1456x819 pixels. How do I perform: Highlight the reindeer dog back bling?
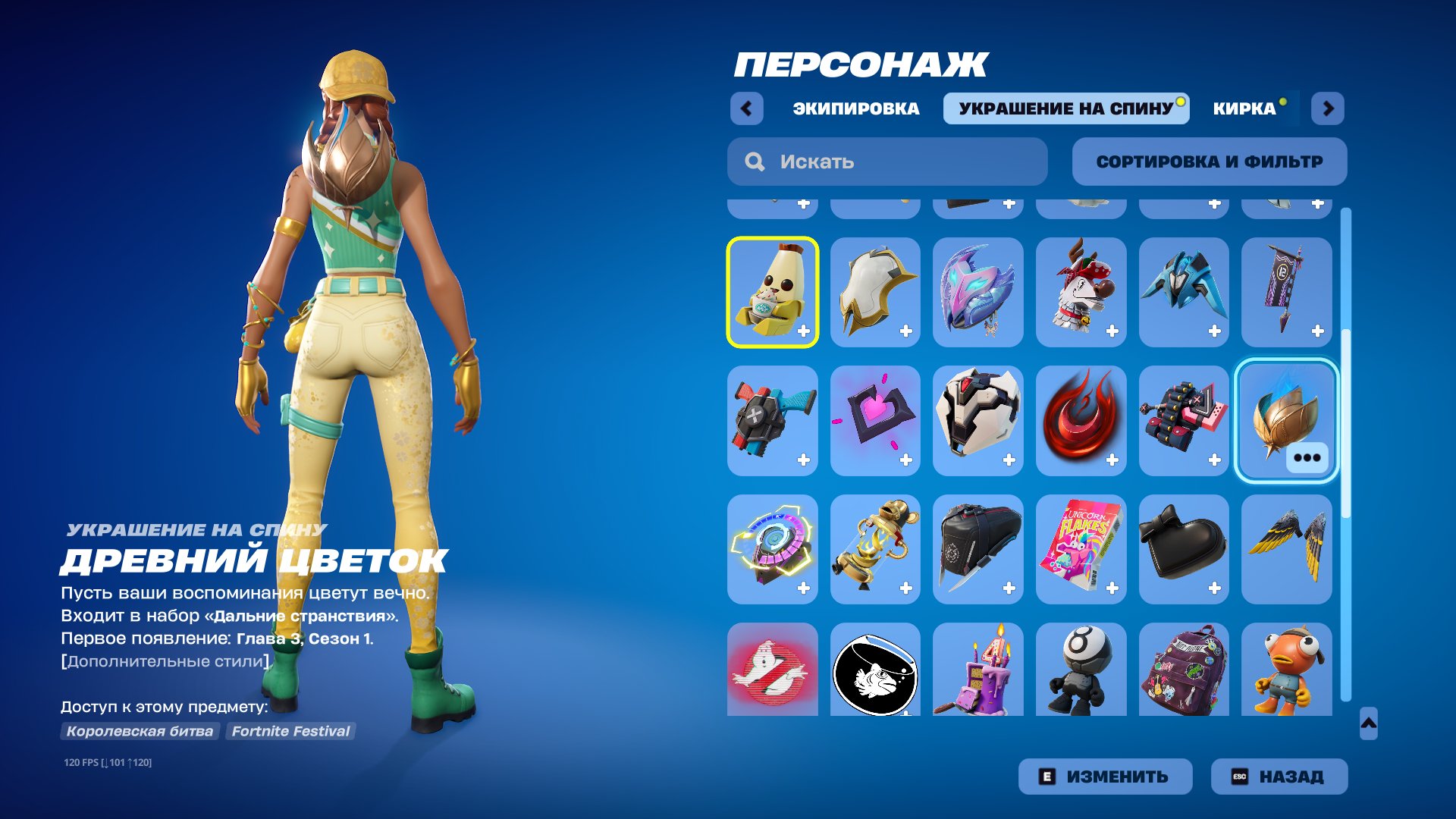coord(1081,292)
